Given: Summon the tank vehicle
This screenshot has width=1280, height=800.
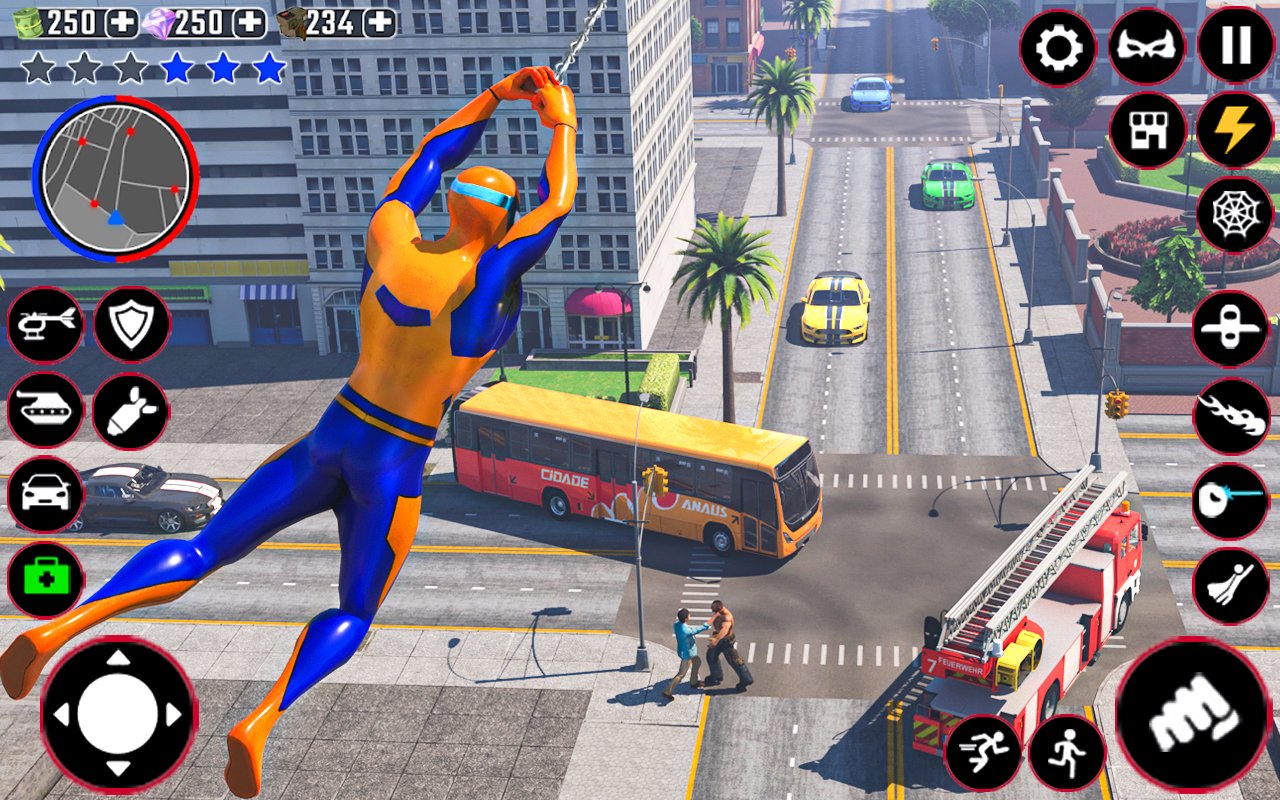Looking at the screenshot, I should coord(46,410).
